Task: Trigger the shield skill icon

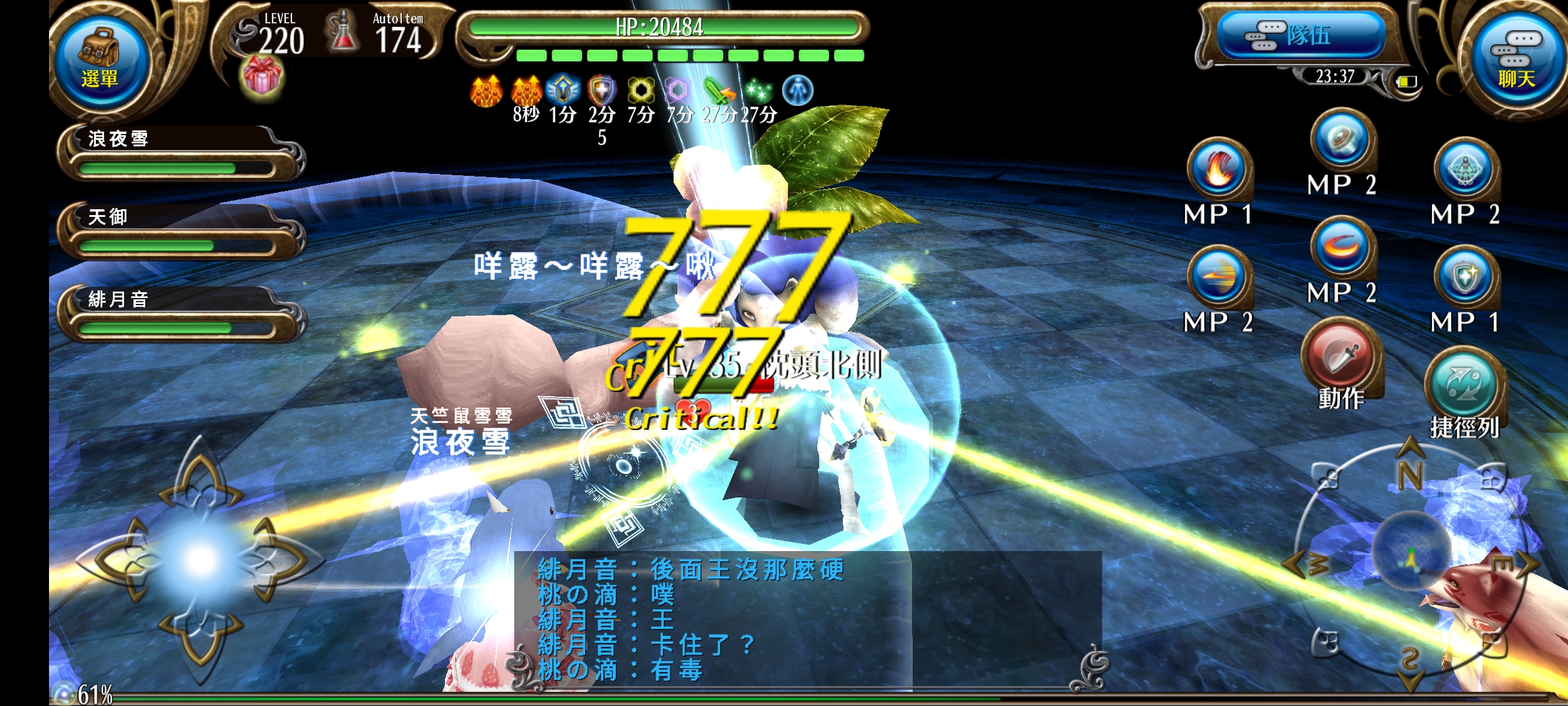Action: pyautogui.click(x=1465, y=277)
